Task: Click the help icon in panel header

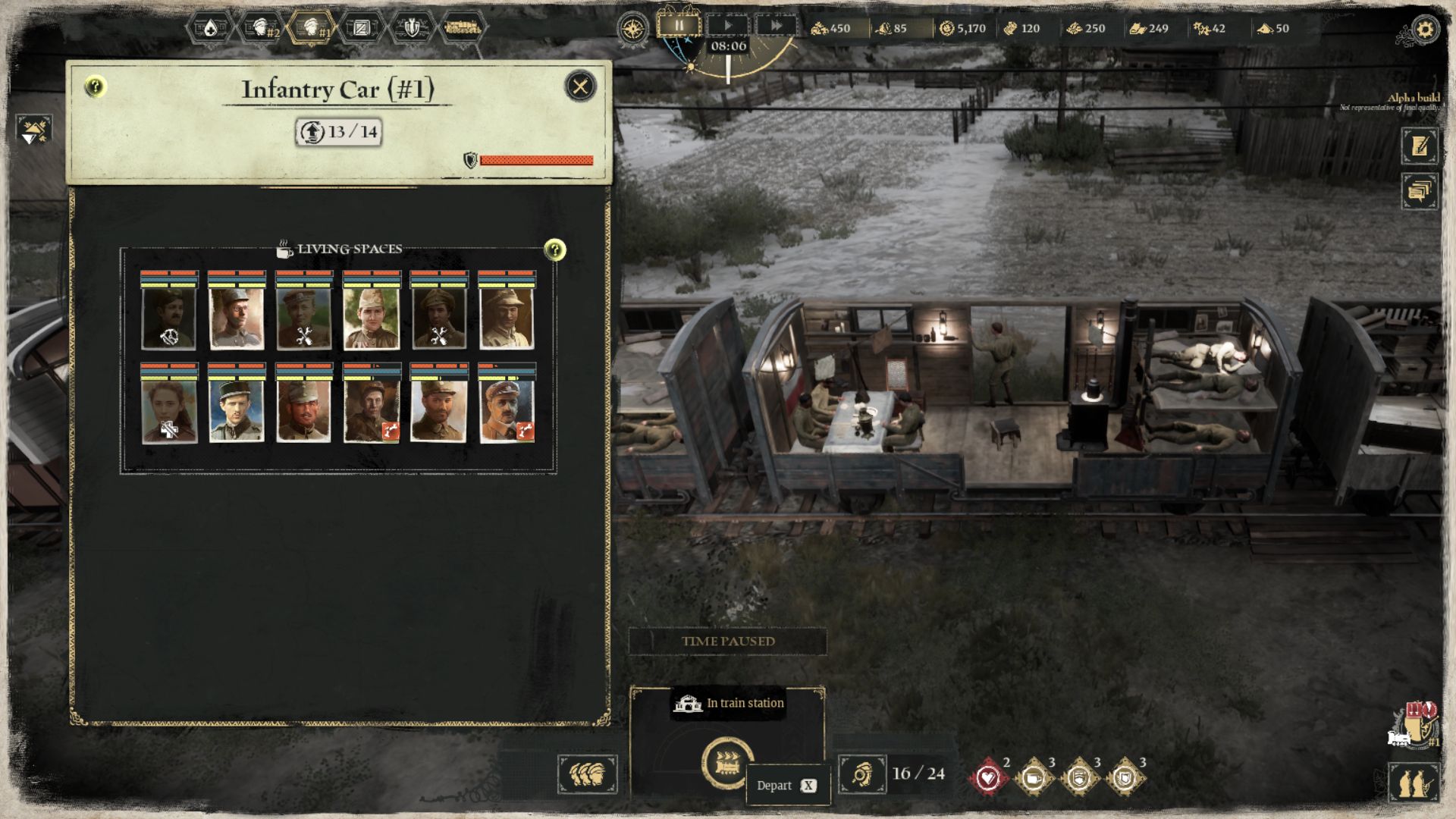Action: [95, 86]
